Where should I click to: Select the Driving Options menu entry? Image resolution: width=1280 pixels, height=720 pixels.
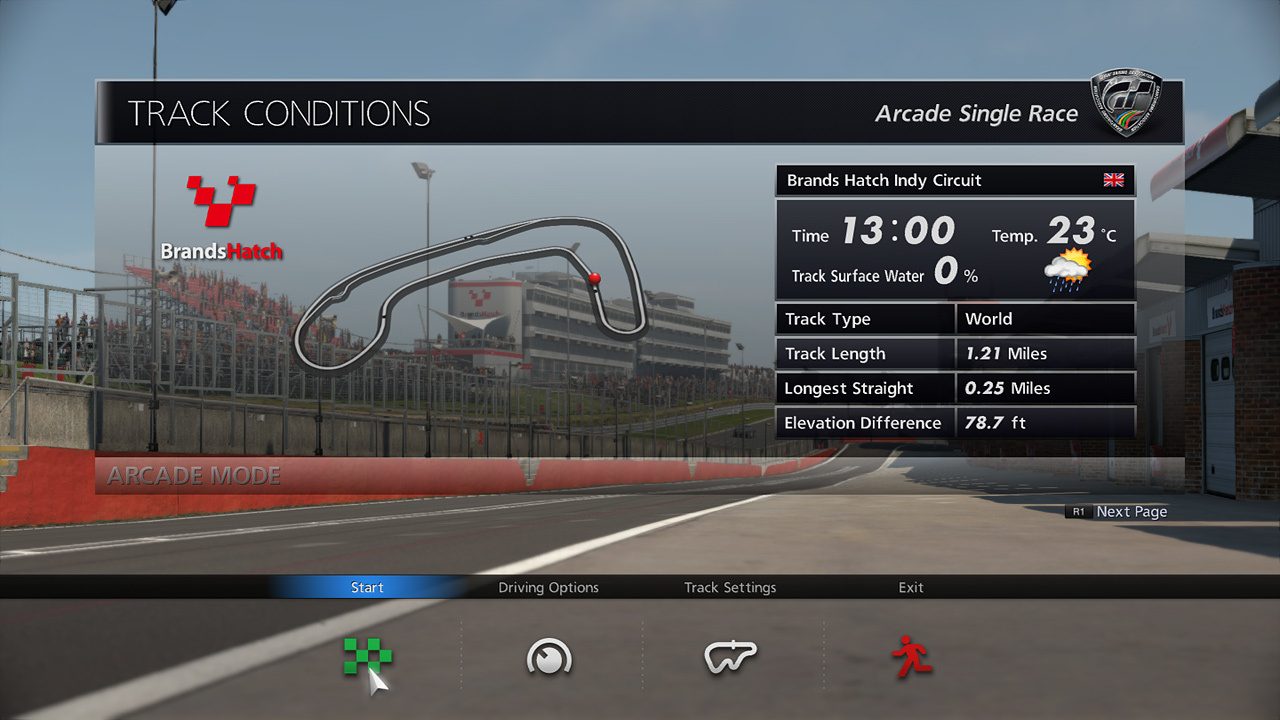[x=548, y=587]
